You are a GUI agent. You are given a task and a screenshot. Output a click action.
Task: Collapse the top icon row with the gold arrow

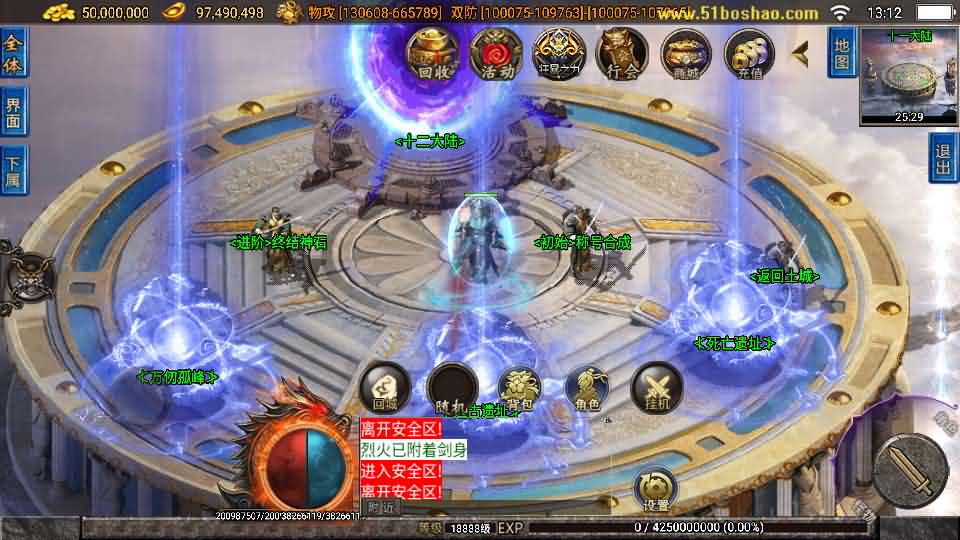[800, 52]
